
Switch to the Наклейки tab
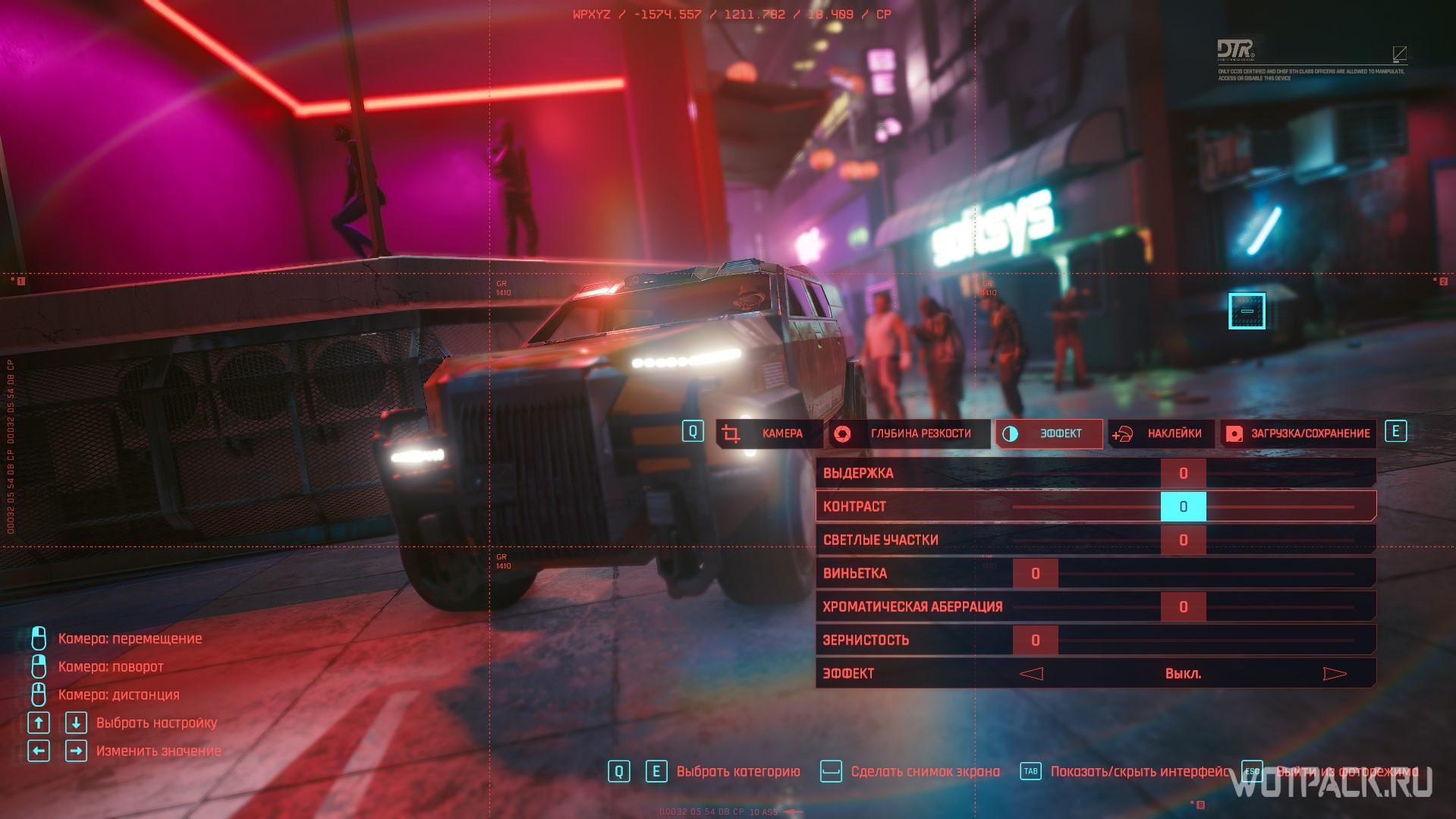coord(1161,433)
